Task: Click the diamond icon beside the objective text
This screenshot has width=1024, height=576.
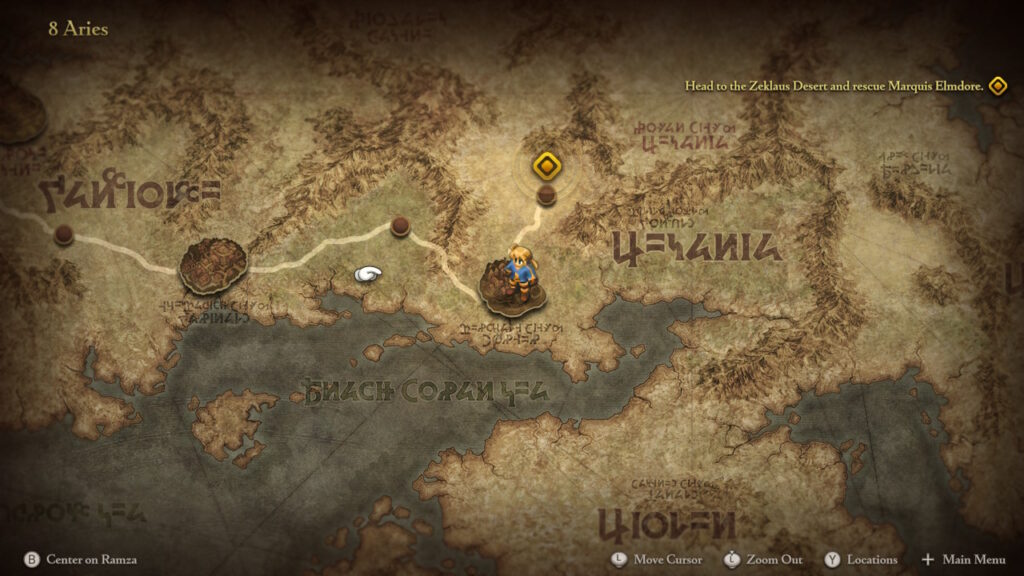Action: [997, 86]
